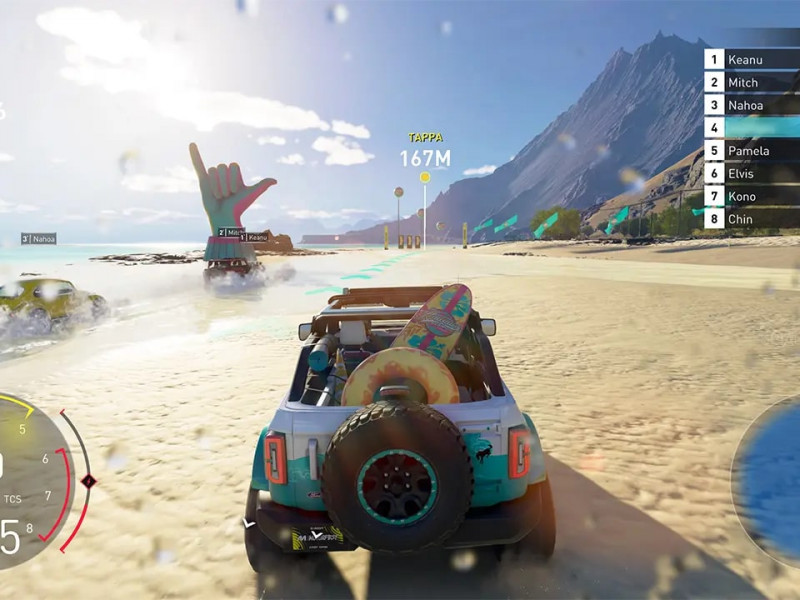The width and height of the screenshot is (800, 600).
Task: Click the TCS indicator on the speedometer
Action: [13, 498]
